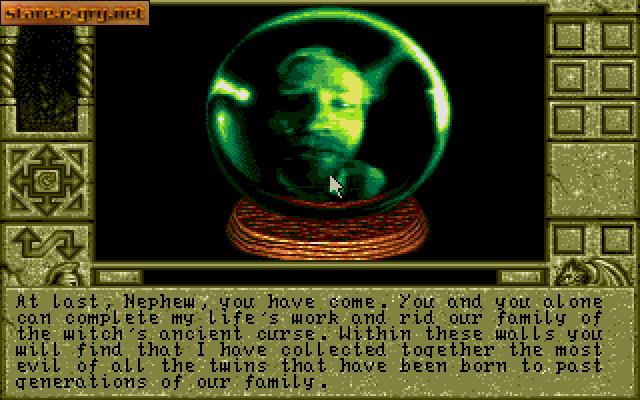Click the forward arrow on the movement compass

(46, 155)
